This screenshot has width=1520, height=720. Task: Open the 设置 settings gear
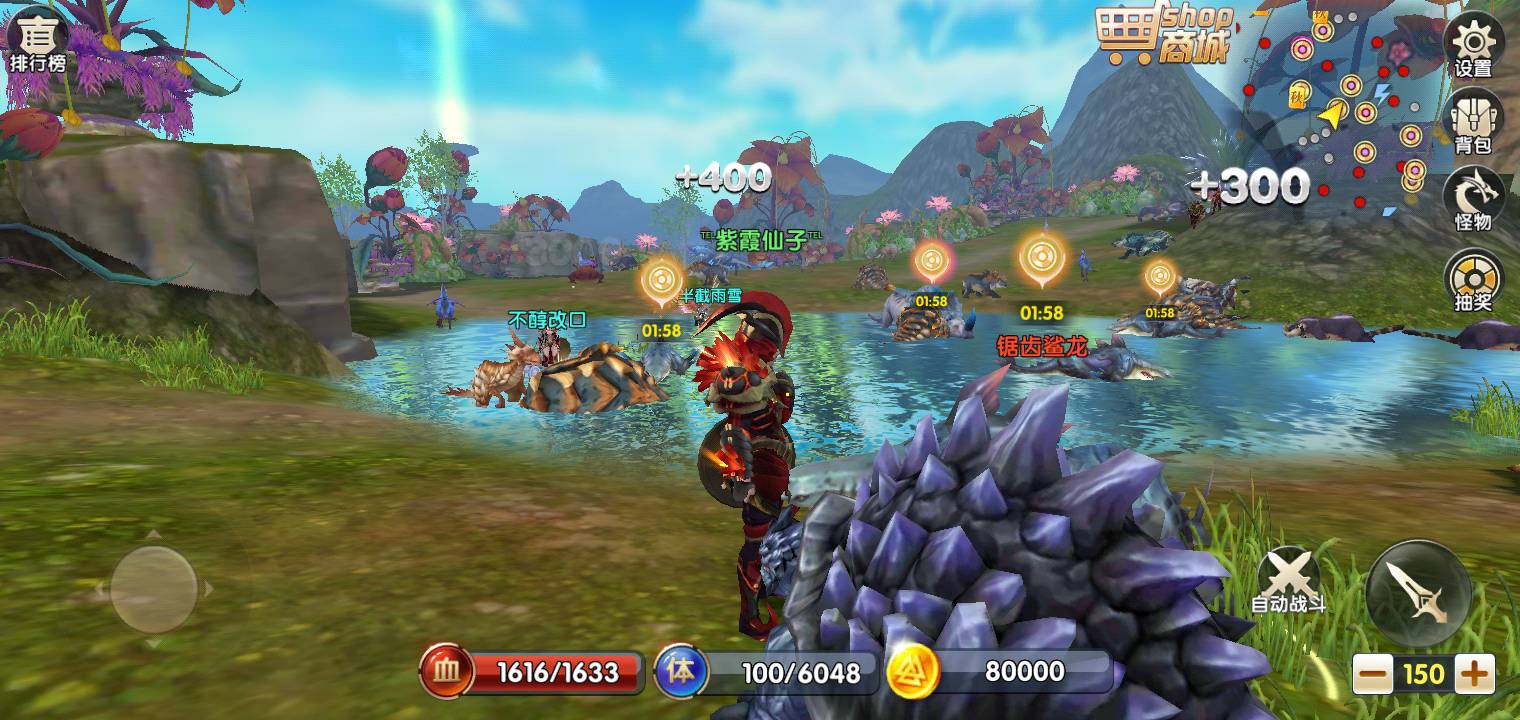tap(1473, 45)
